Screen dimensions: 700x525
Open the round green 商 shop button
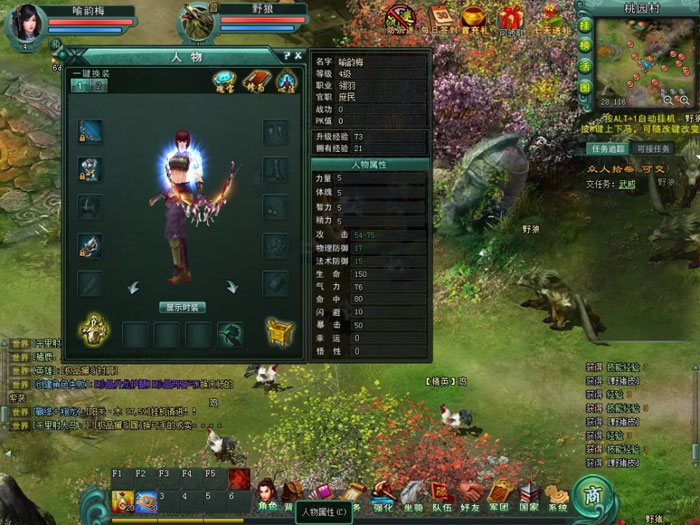click(x=593, y=495)
